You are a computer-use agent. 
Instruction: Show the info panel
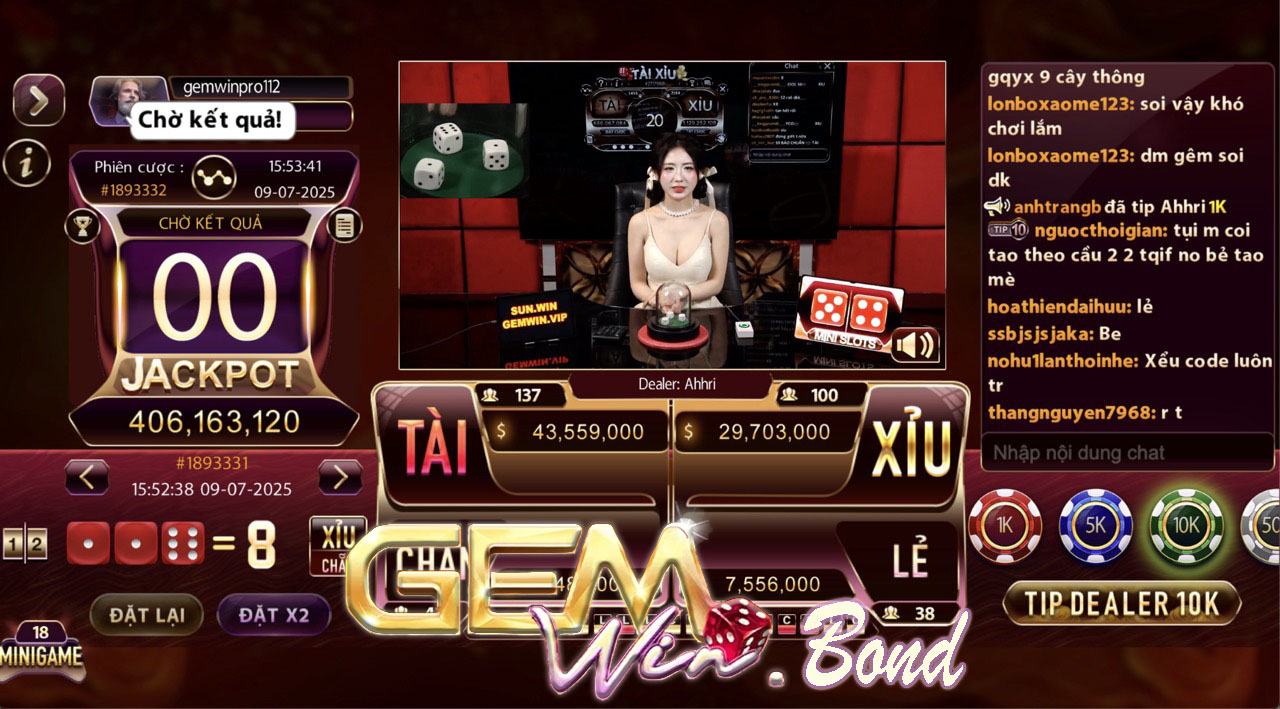click(27, 161)
